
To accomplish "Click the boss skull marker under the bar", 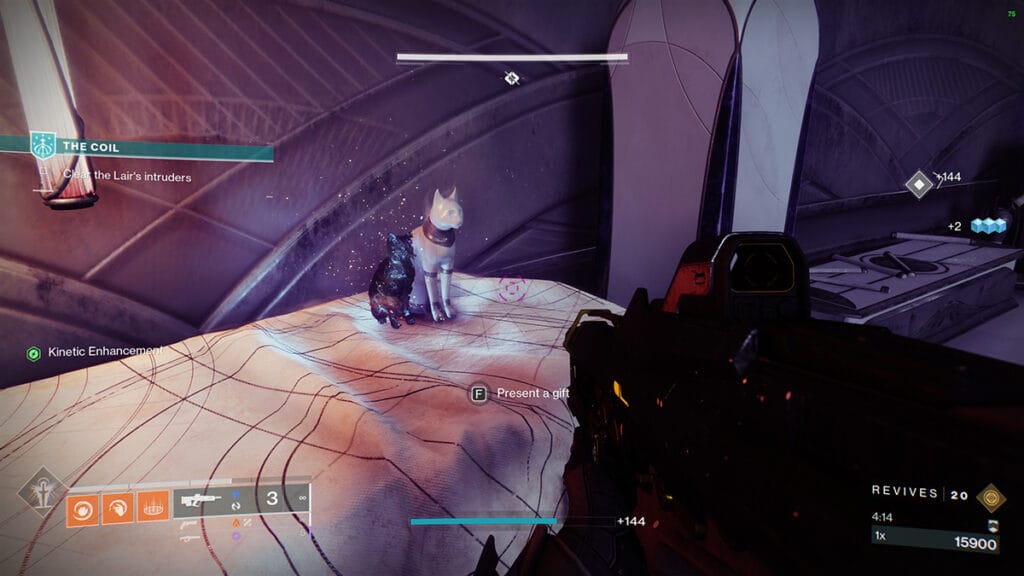I will coord(512,77).
